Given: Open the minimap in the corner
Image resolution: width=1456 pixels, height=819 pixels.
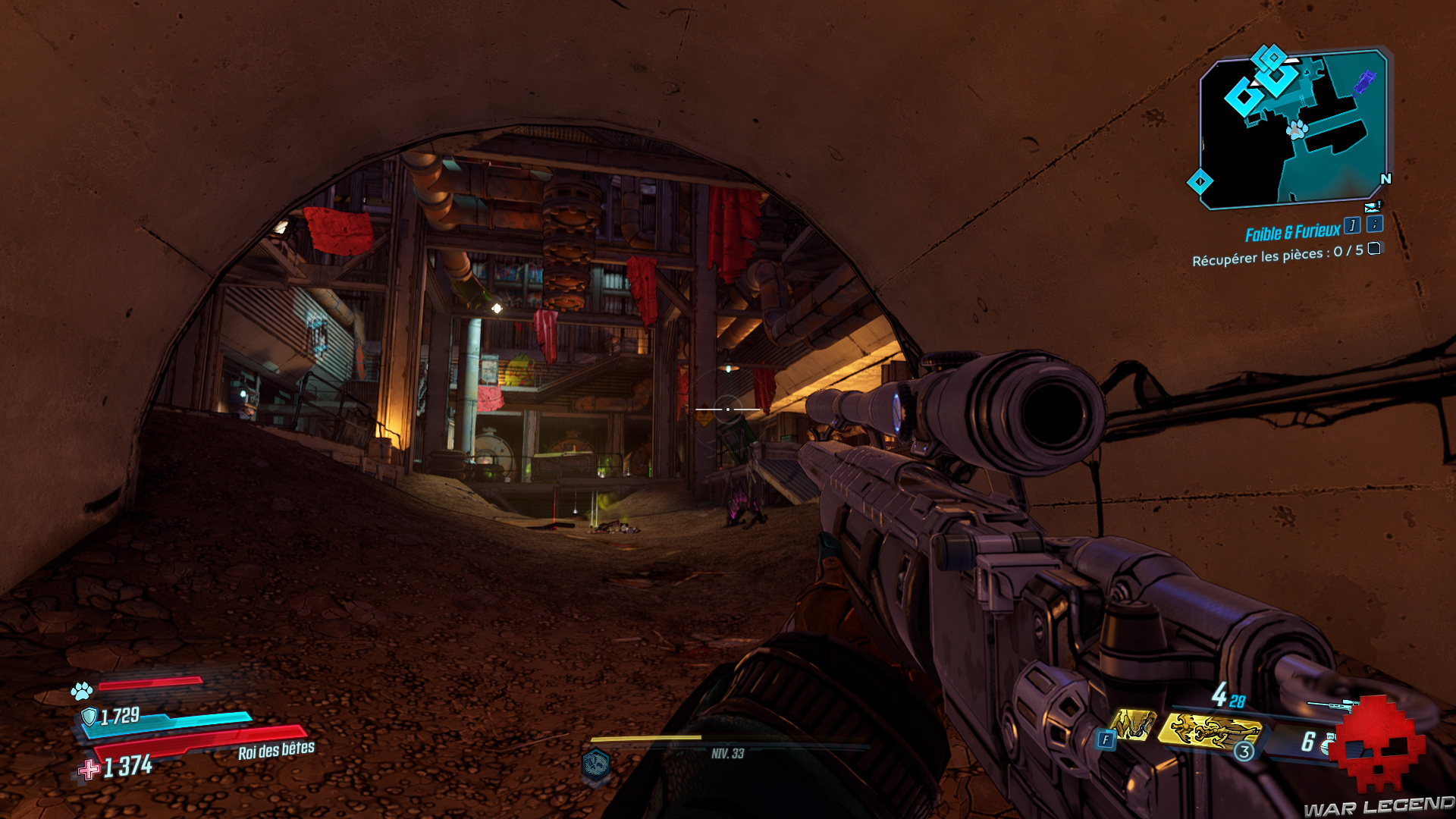Looking at the screenshot, I should 1293,129.
